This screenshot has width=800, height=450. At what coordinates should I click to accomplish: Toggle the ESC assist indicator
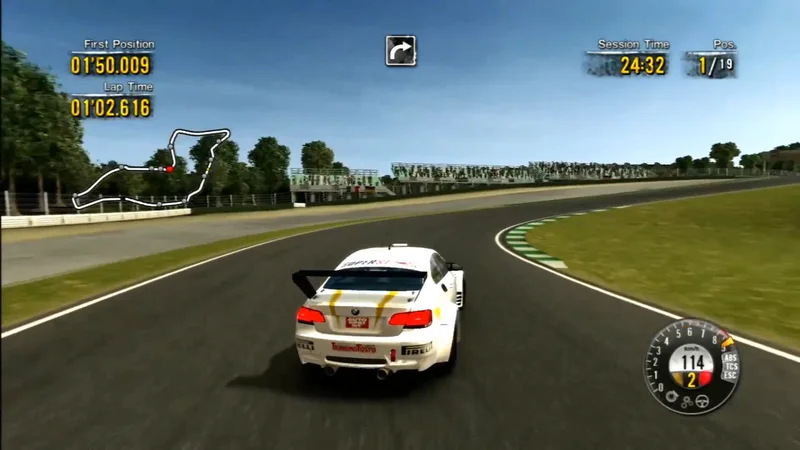pyautogui.click(x=730, y=377)
